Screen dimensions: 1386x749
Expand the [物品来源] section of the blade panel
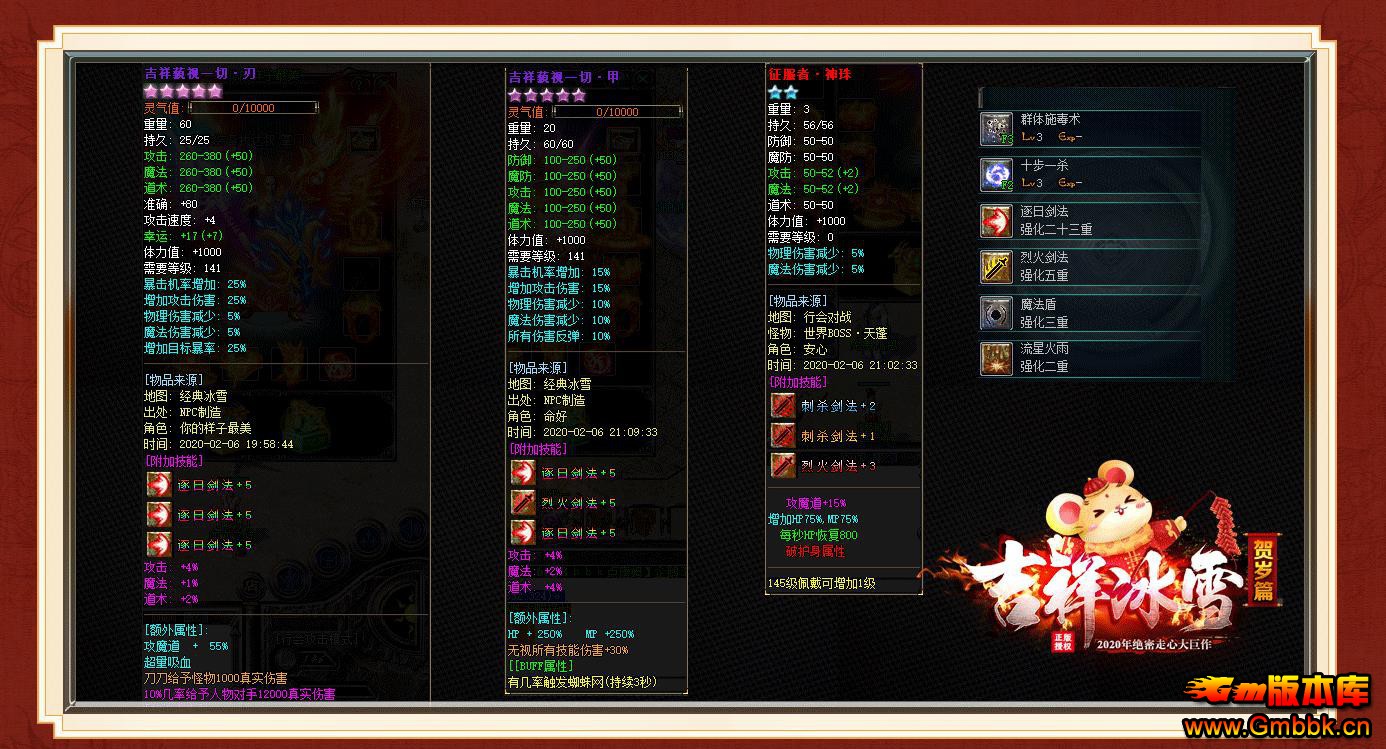point(175,380)
